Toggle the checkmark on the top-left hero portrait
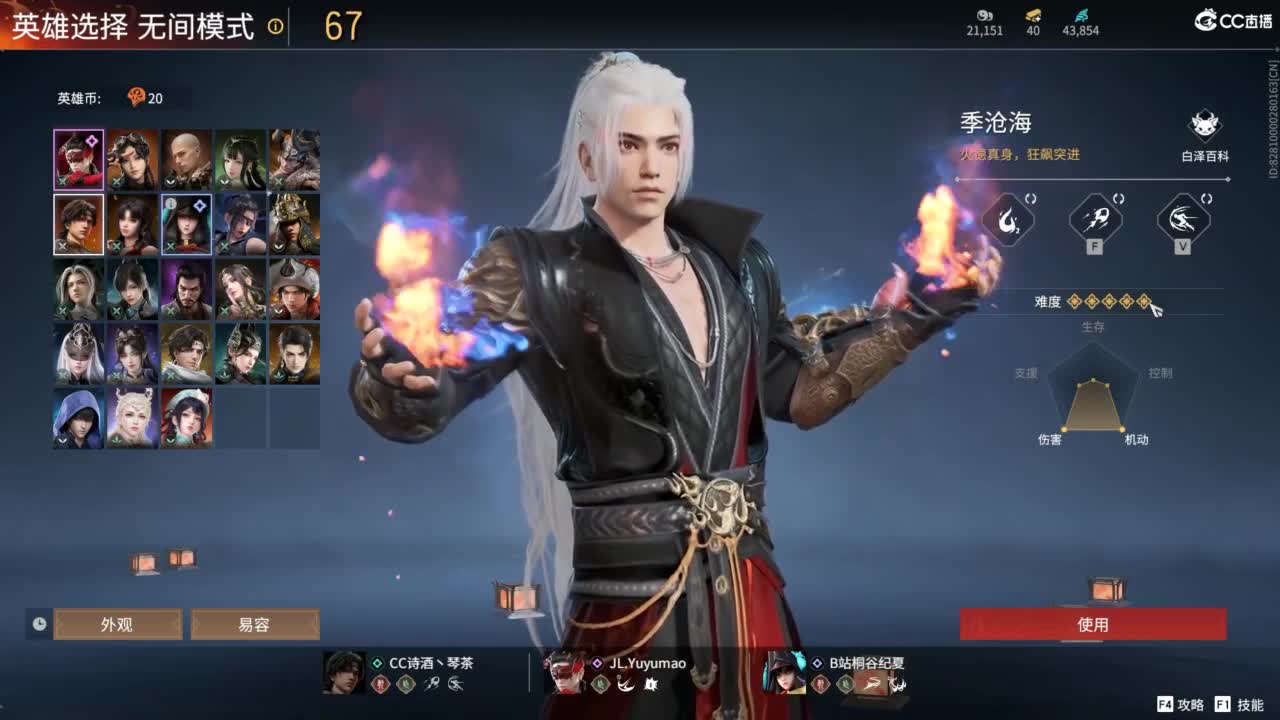Image resolution: width=1280 pixels, height=720 pixels. click(61, 182)
